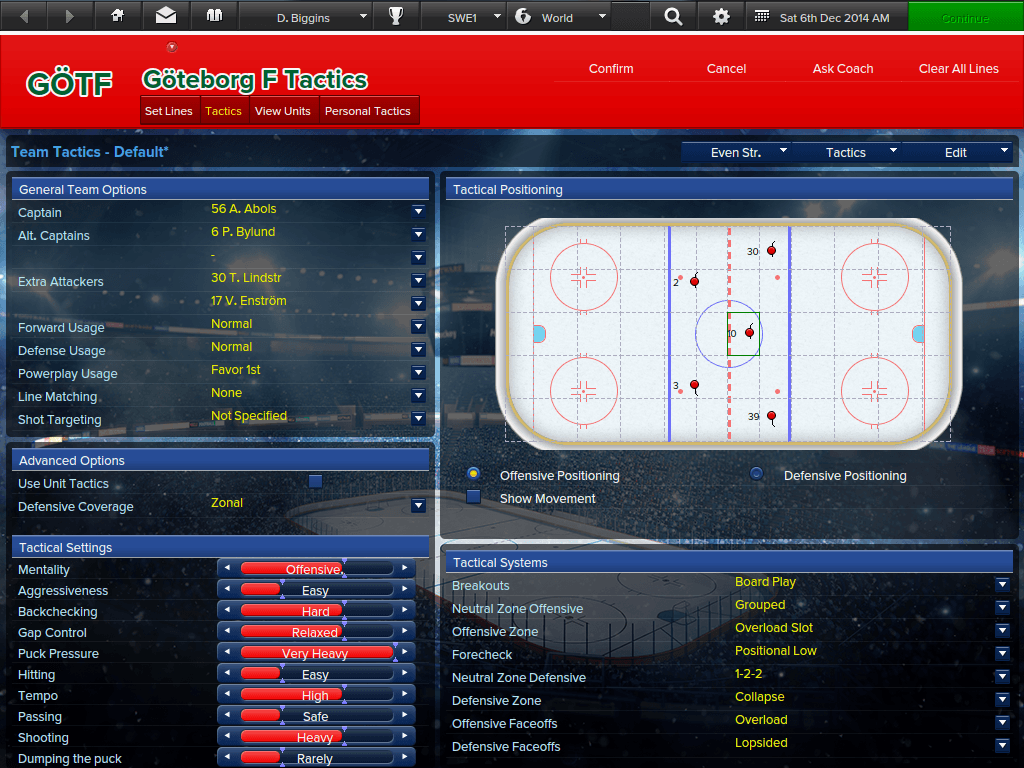1024x768 pixels.
Task: Expand the Captain selection dropdown
Action: click(x=418, y=212)
